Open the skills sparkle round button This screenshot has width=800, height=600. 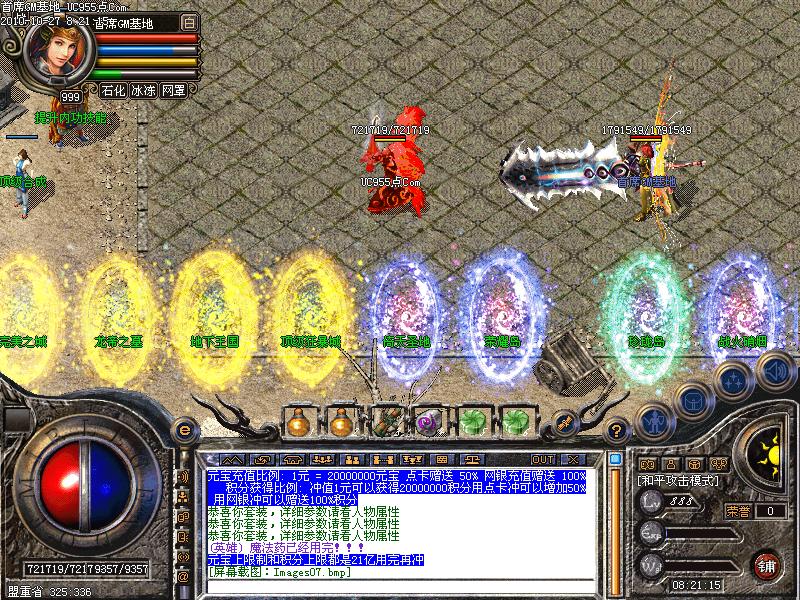coord(734,380)
